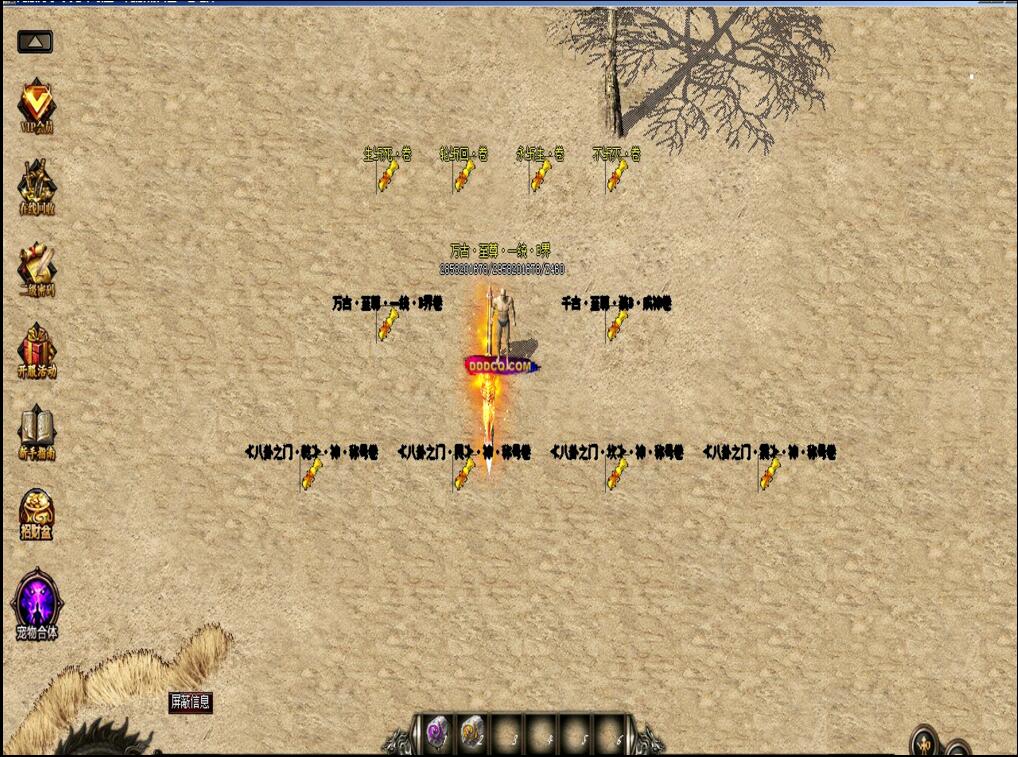Open the 在线回收 online recycle menu
Viewport: 1018px width, 757px height.
coord(37,186)
